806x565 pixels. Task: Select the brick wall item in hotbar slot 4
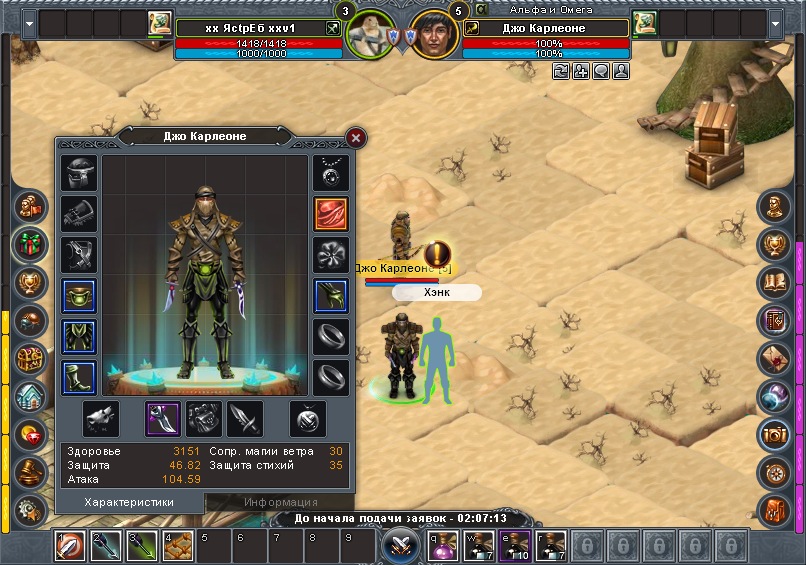(x=178, y=546)
